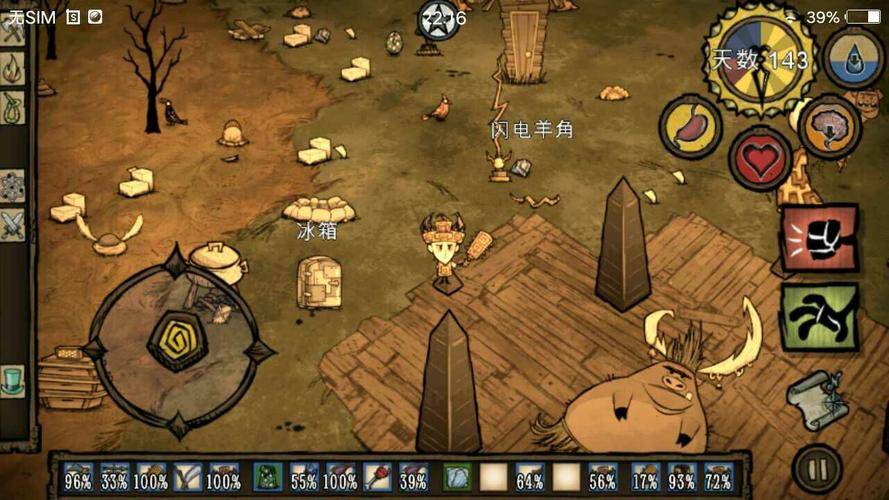Select the inventory item at 64%
The width and height of the screenshot is (889, 500).
(x=530, y=476)
